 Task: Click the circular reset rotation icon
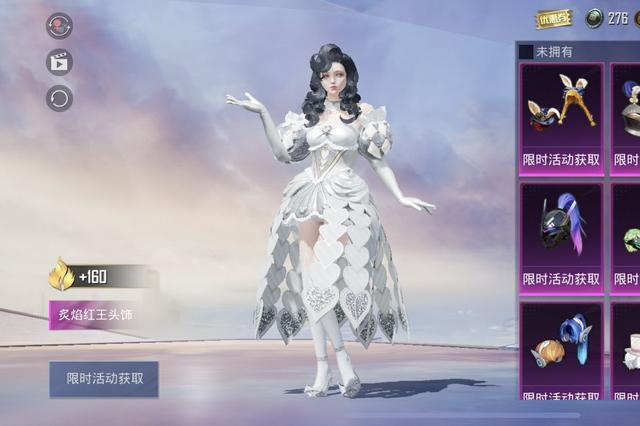[x=59, y=98]
